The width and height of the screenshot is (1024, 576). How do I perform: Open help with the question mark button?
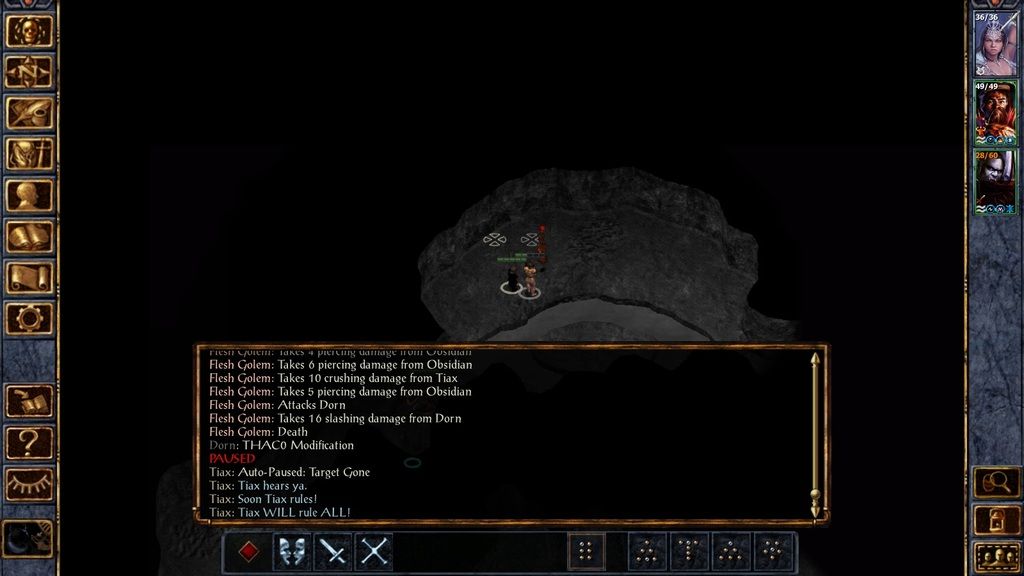29,443
